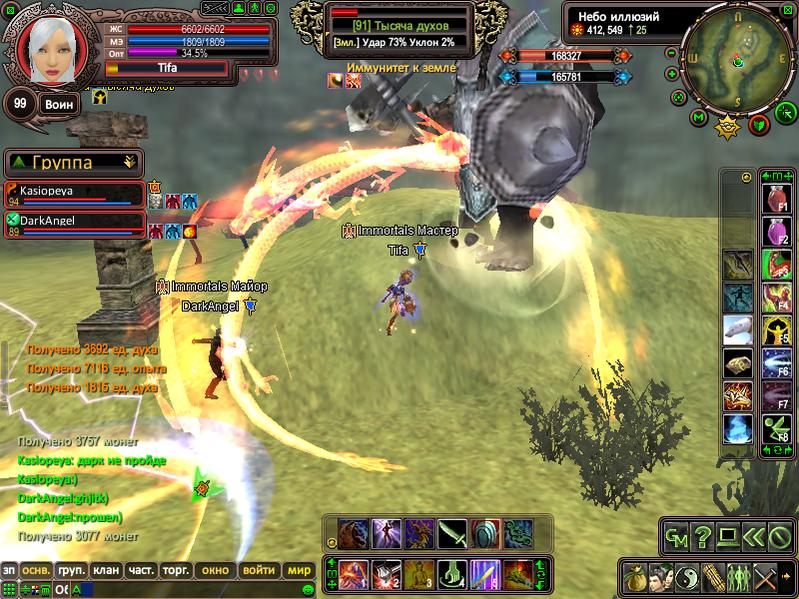
Task: Open the GM help button
Action: (x=675, y=538)
